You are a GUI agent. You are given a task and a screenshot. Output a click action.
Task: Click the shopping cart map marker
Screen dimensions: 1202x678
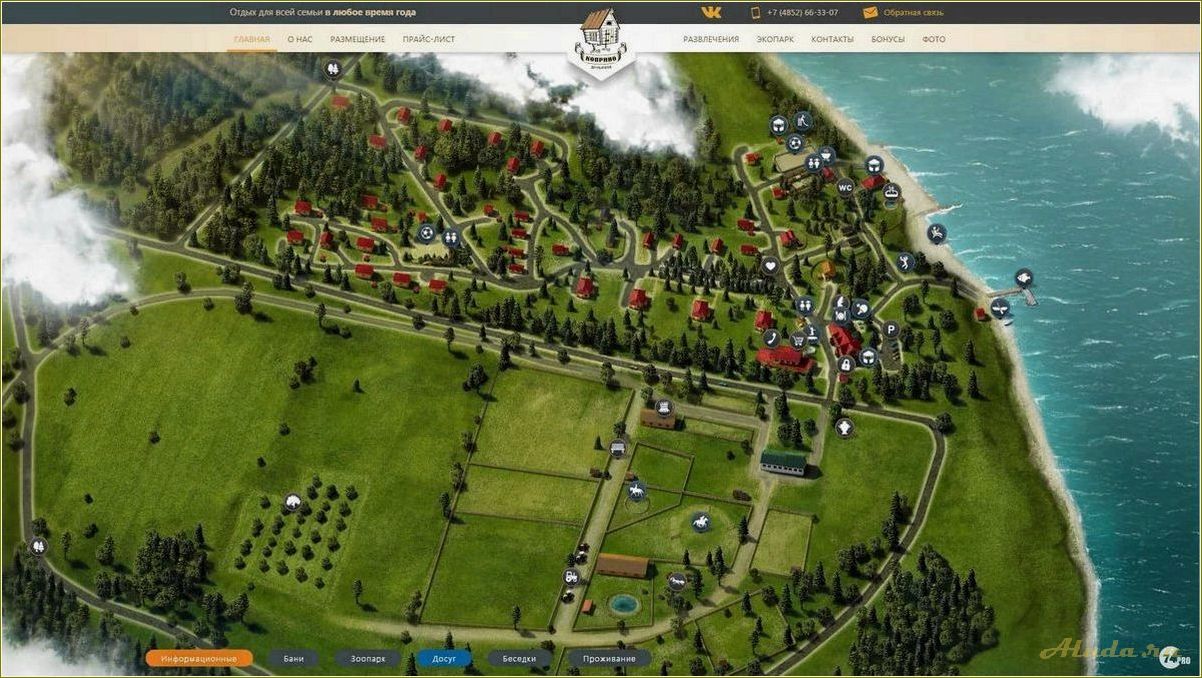click(x=798, y=340)
